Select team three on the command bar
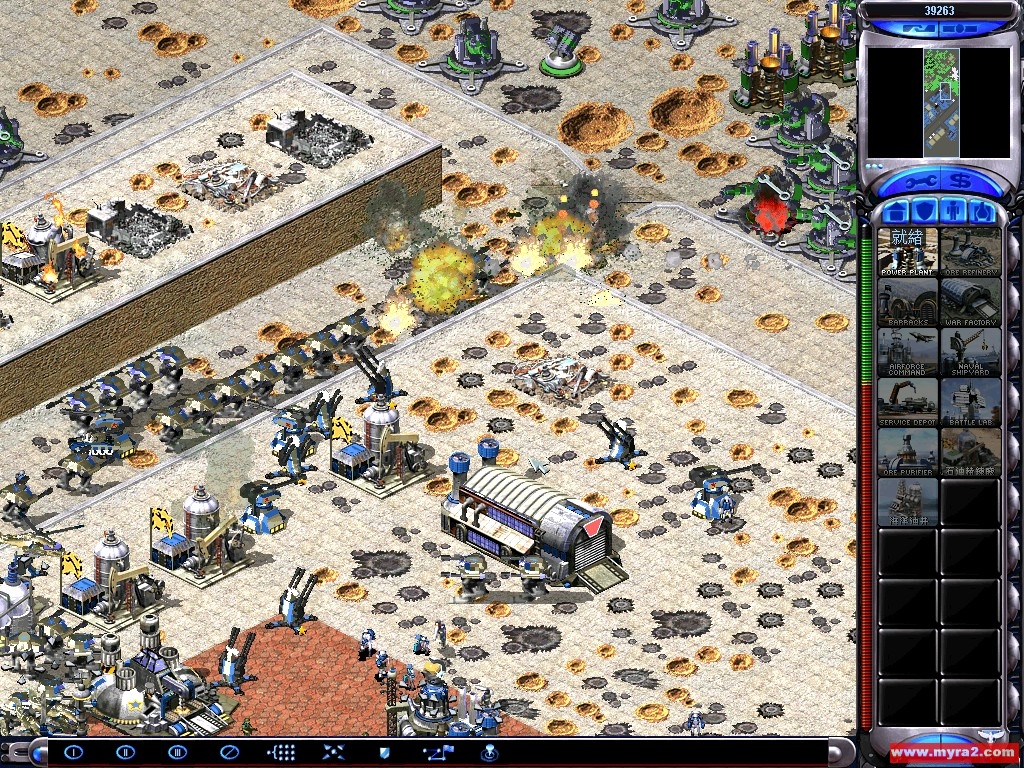Image resolution: width=1024 pixels, height=768 pixels. [178, 752]
